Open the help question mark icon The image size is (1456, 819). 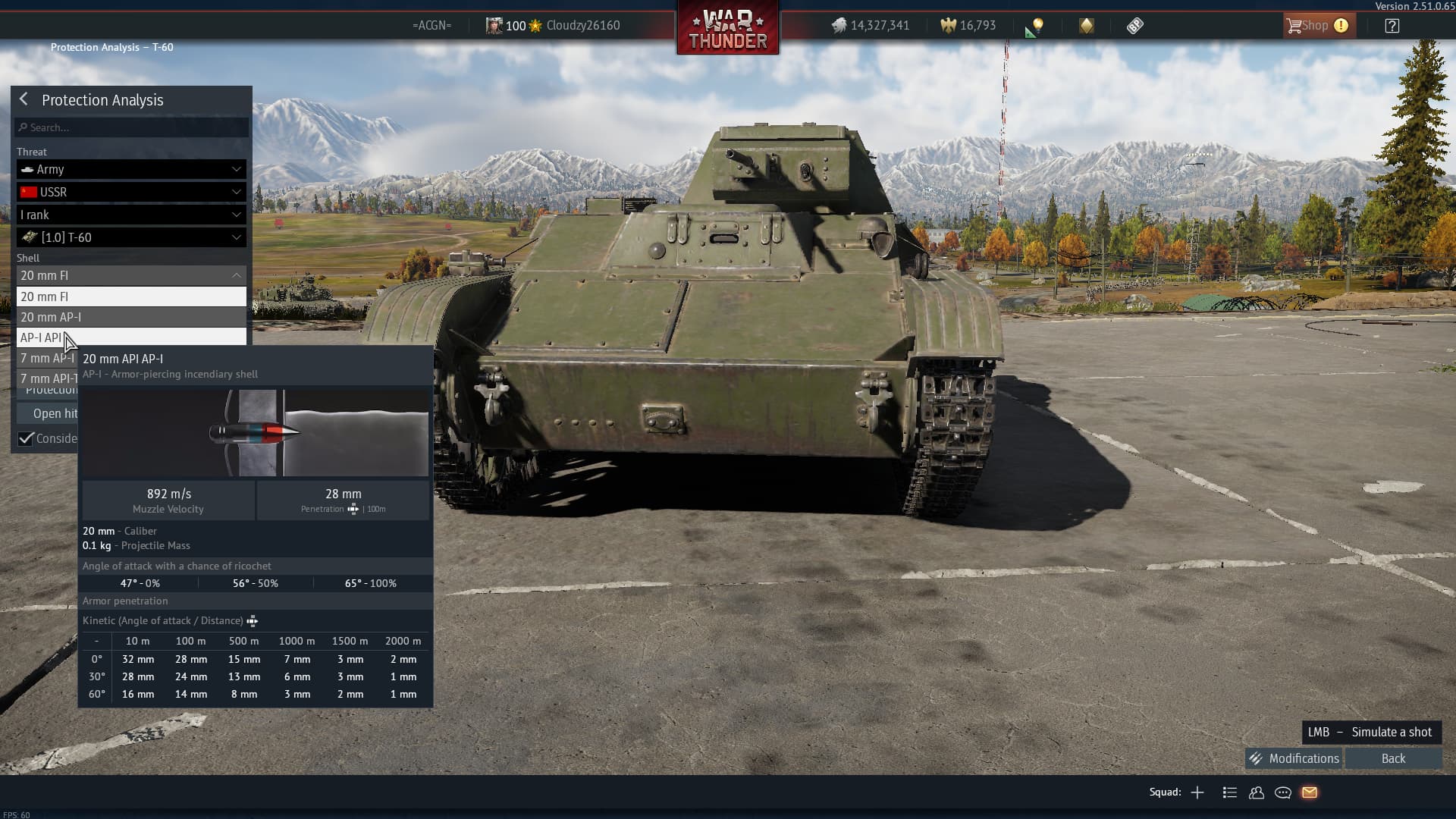[x=1392, y=26]
